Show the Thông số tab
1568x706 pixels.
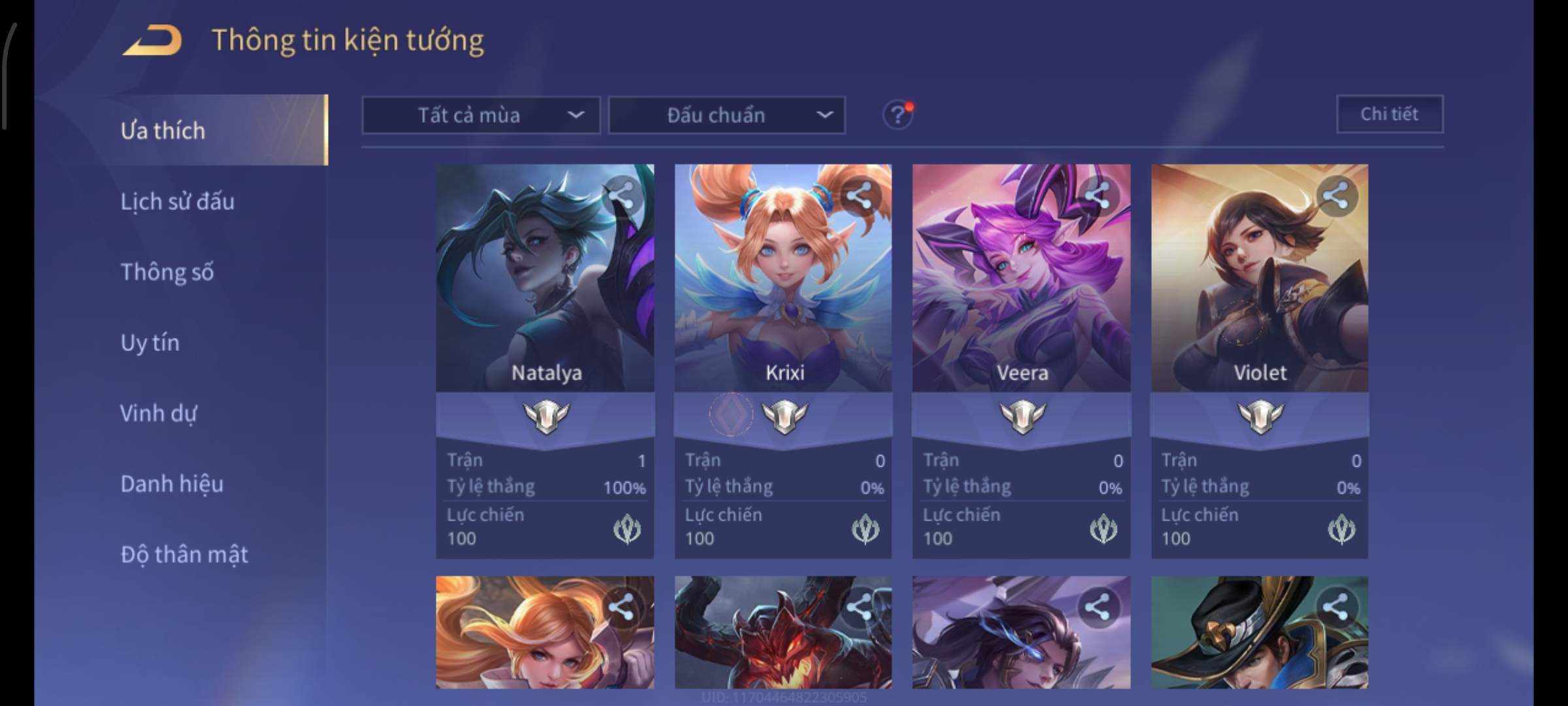point(167,272)
